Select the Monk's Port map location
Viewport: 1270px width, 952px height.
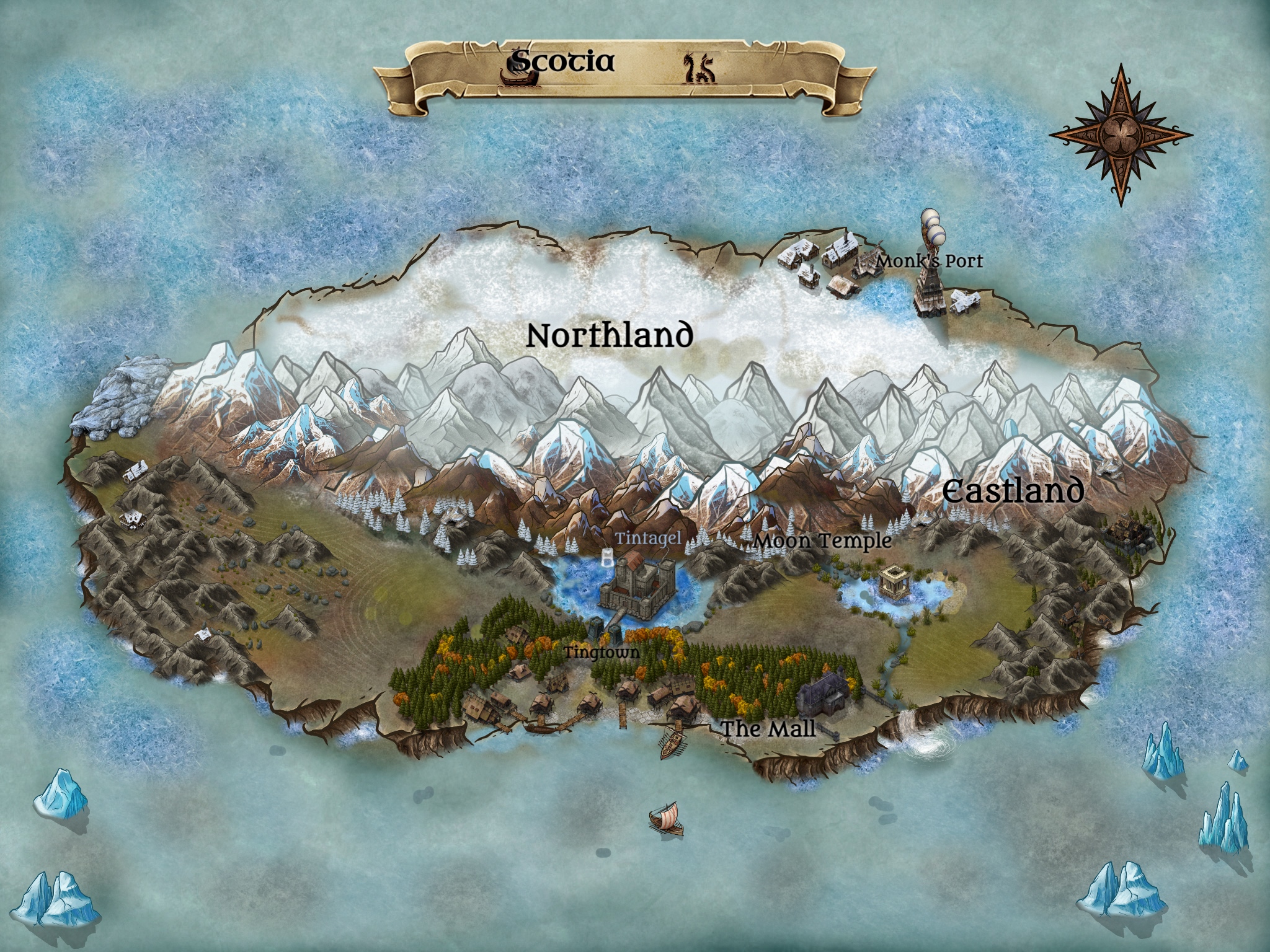pyautogui.click(x=929, y=261)
